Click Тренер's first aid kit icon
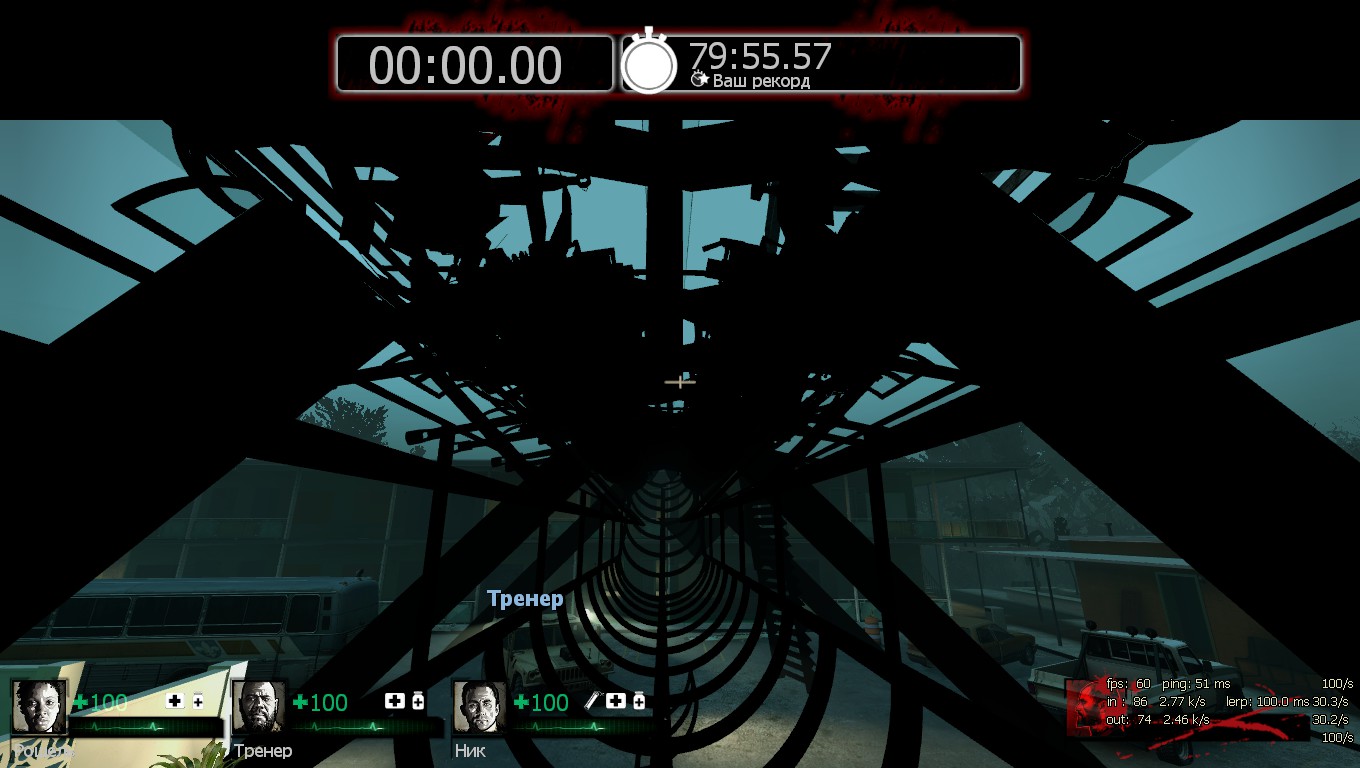This screenshot has width=1360, height=768. [395, 701]
